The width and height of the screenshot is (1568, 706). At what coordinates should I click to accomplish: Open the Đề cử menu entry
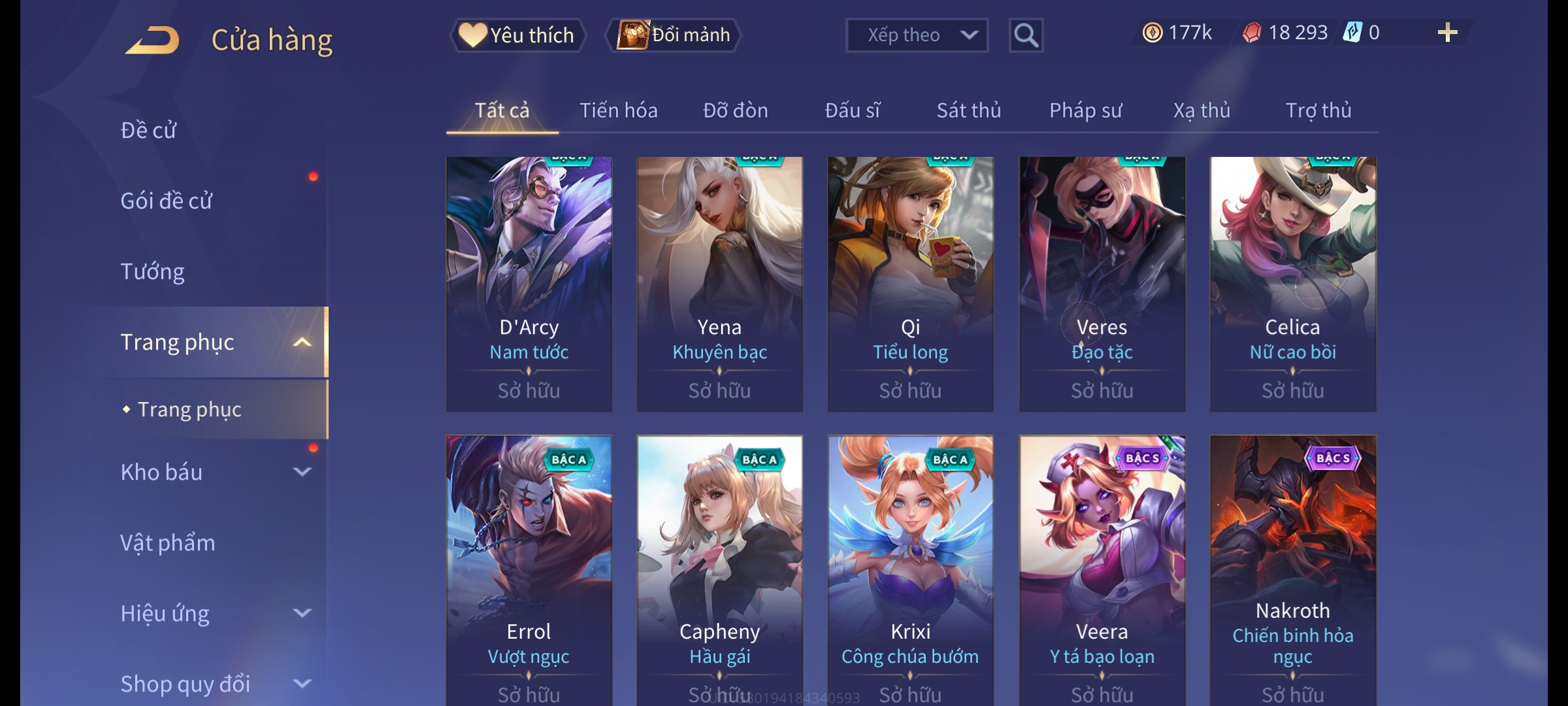point(149,130)
